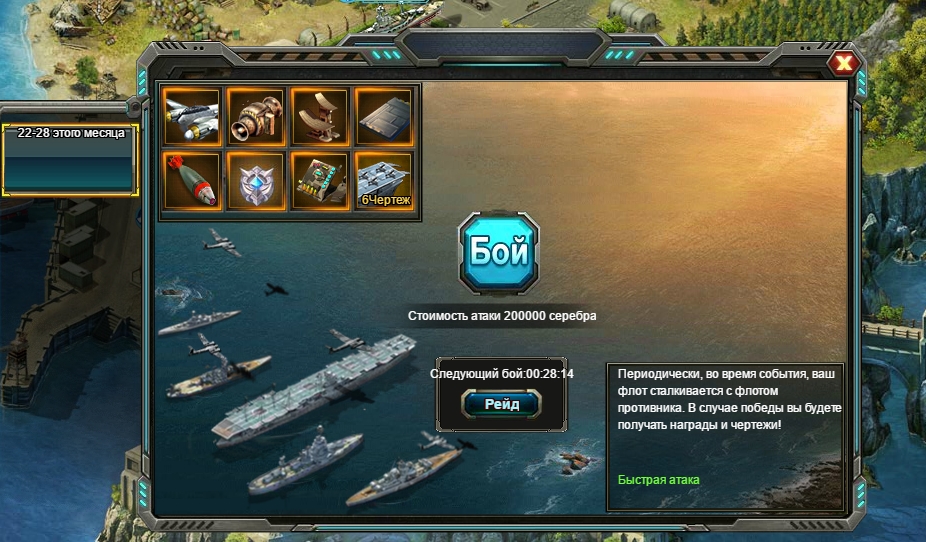Click the radar antenna reward icon
This screenshot has width=926, height=542.
click(320, 118)
